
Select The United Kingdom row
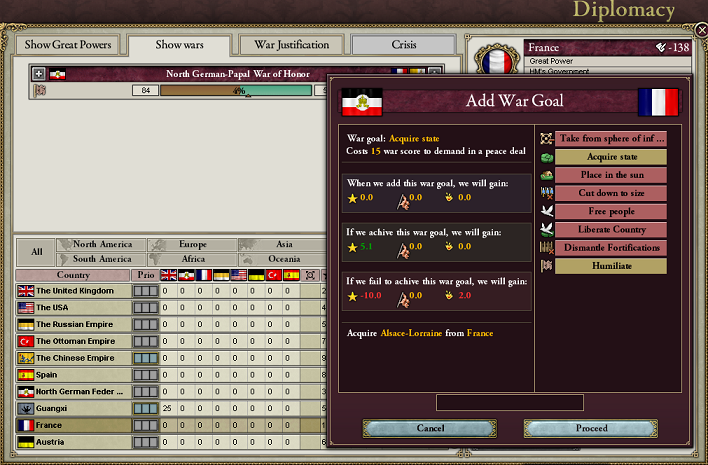click(x=75, y=291)
